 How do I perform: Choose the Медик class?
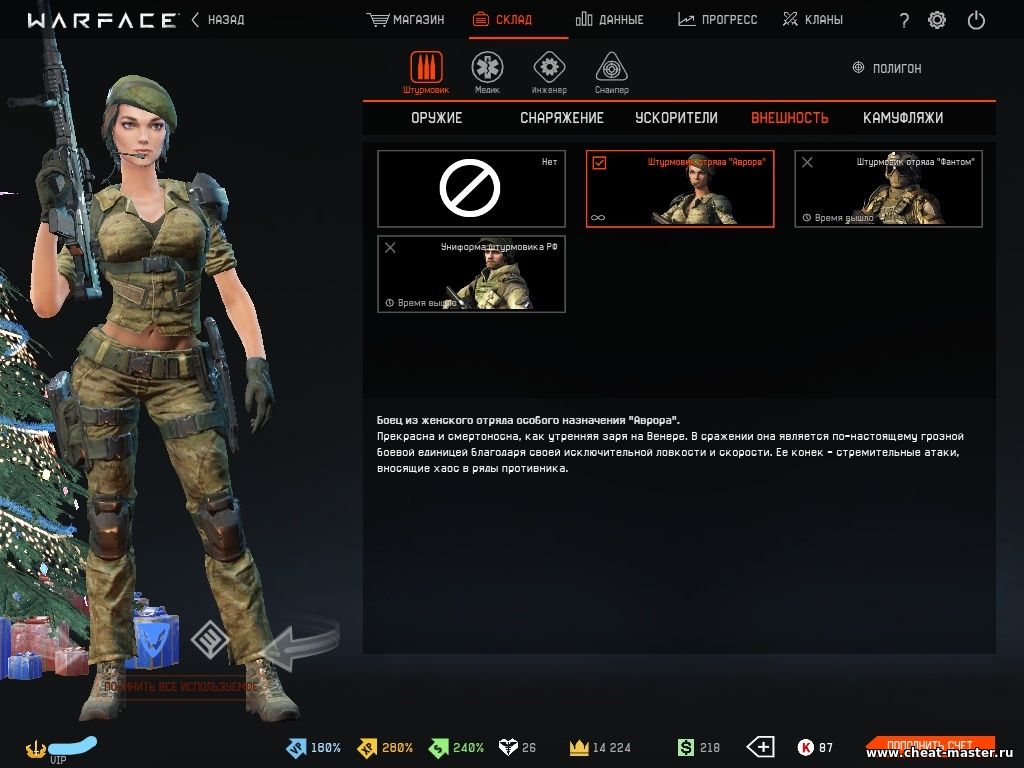[487, 72]
